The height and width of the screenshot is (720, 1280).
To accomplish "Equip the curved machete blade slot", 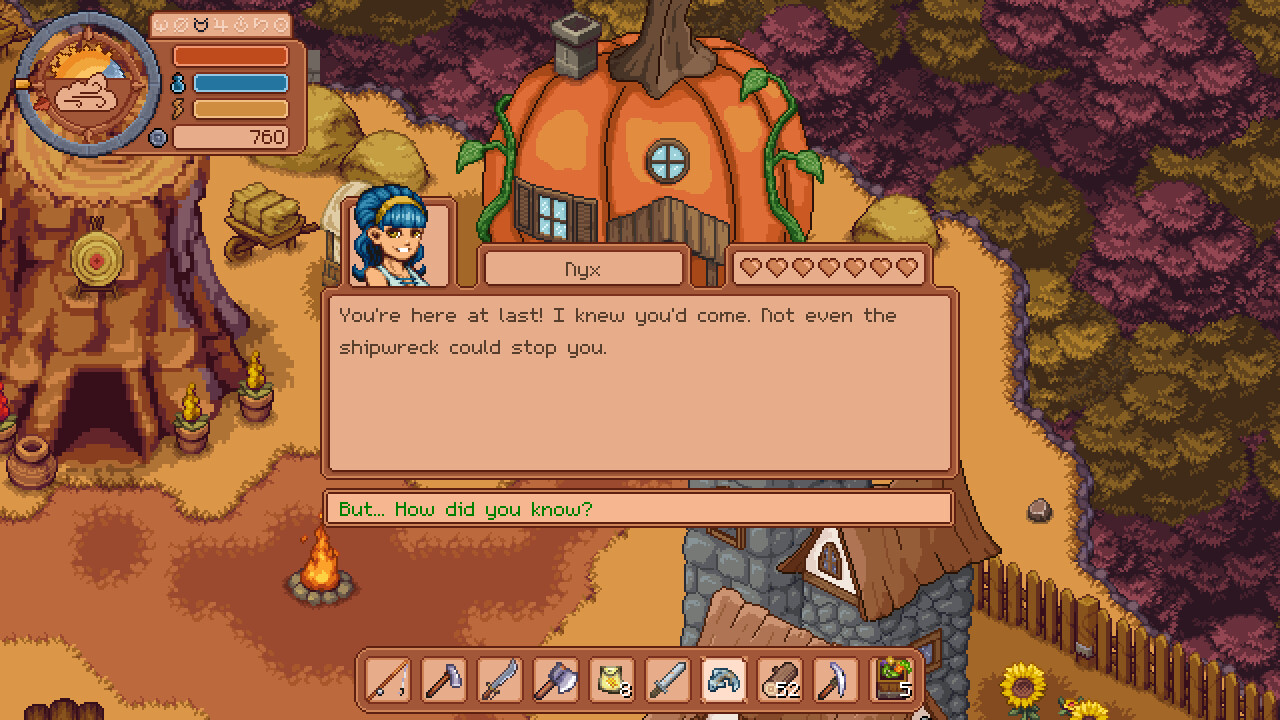I will [x=499, y=680].
